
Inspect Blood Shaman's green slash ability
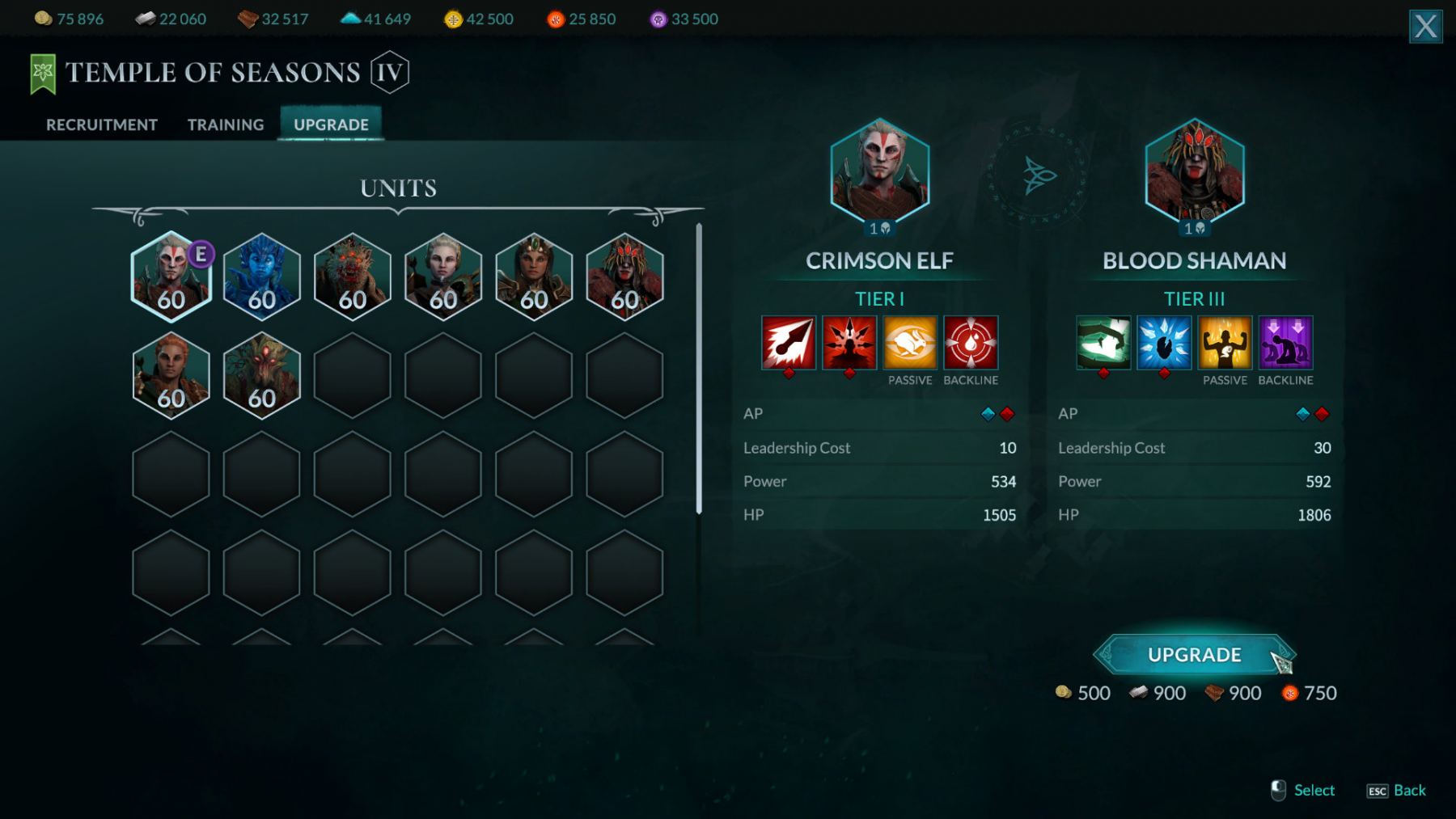(x=1103, y=343)
